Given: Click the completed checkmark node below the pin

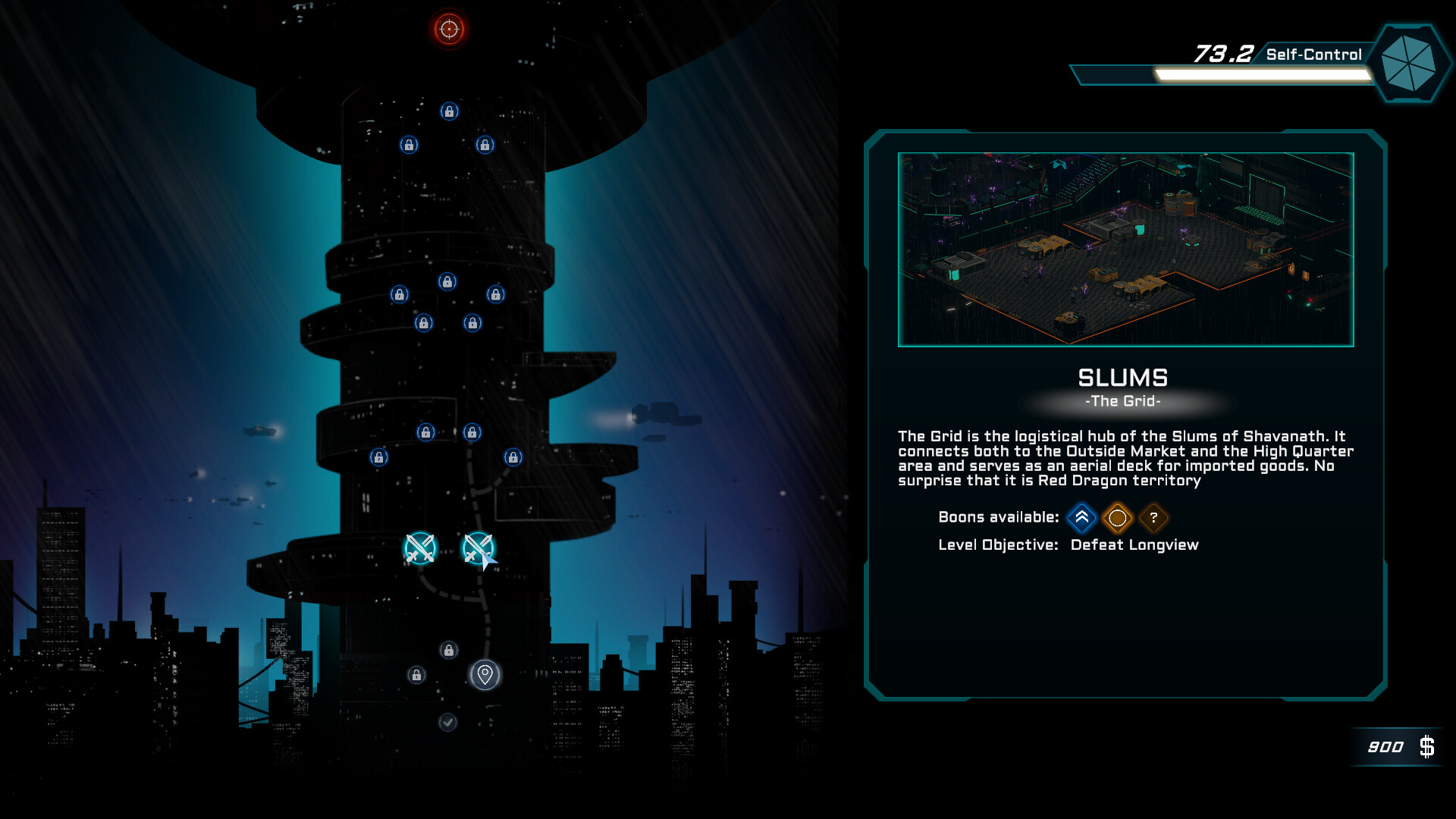Looking at the screenshot, I should pos(447,722).
